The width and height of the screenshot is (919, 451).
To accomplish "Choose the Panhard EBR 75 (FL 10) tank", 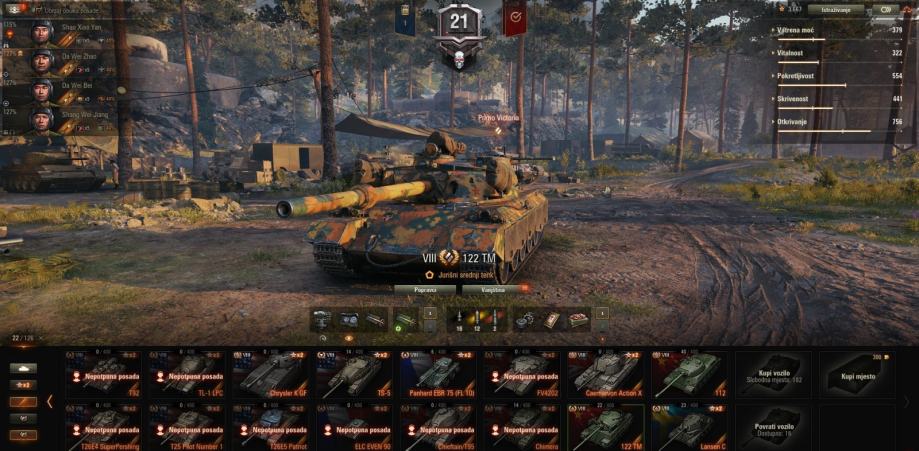I will [x=438, y=374].
